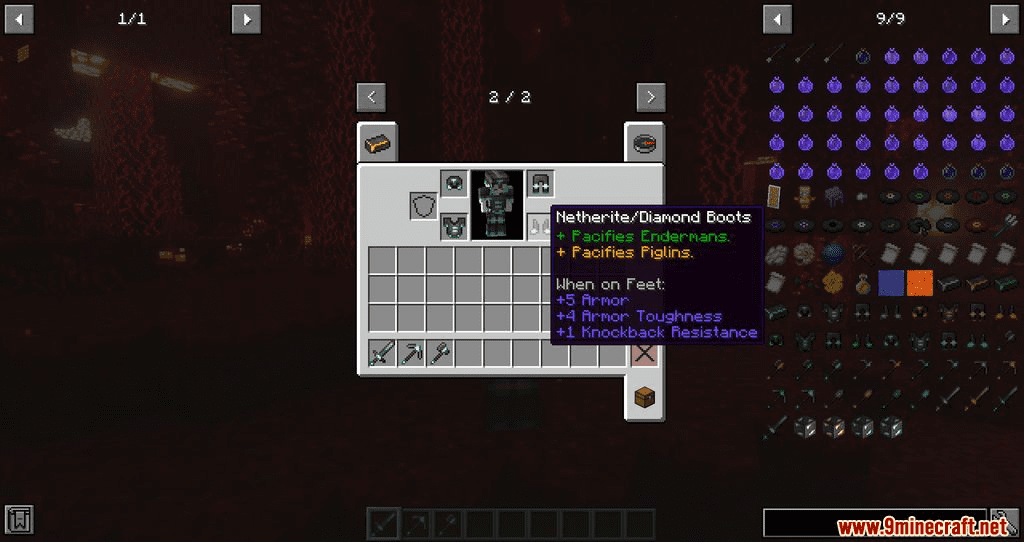The image size is (1024, 542).
Task: Pick the pickaxe in the hotbar row
Action: 411,353
